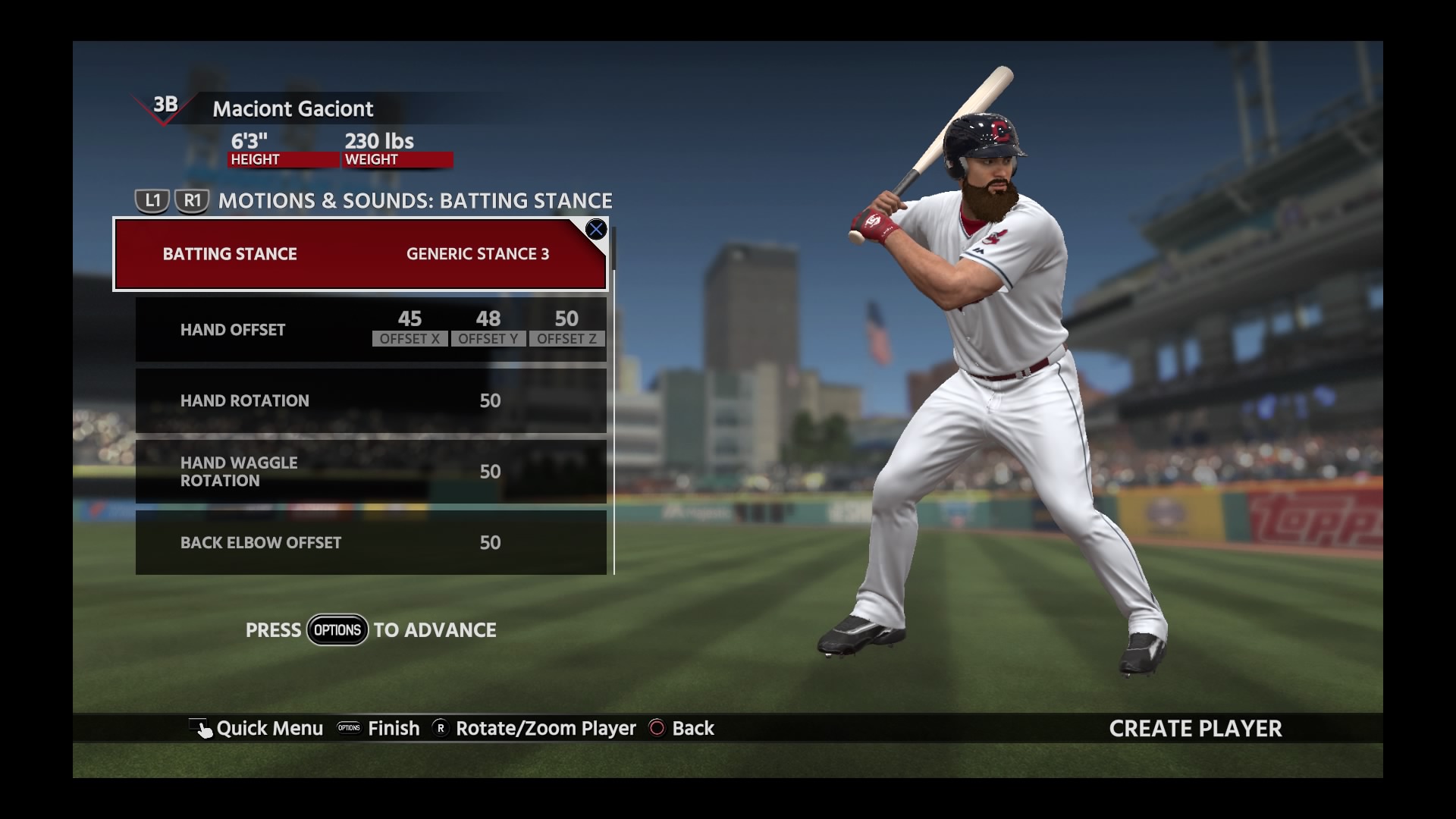Adjust the Offset Y value
The height and width of the screenshot is (819, 1456).
[x=488, y=328]
